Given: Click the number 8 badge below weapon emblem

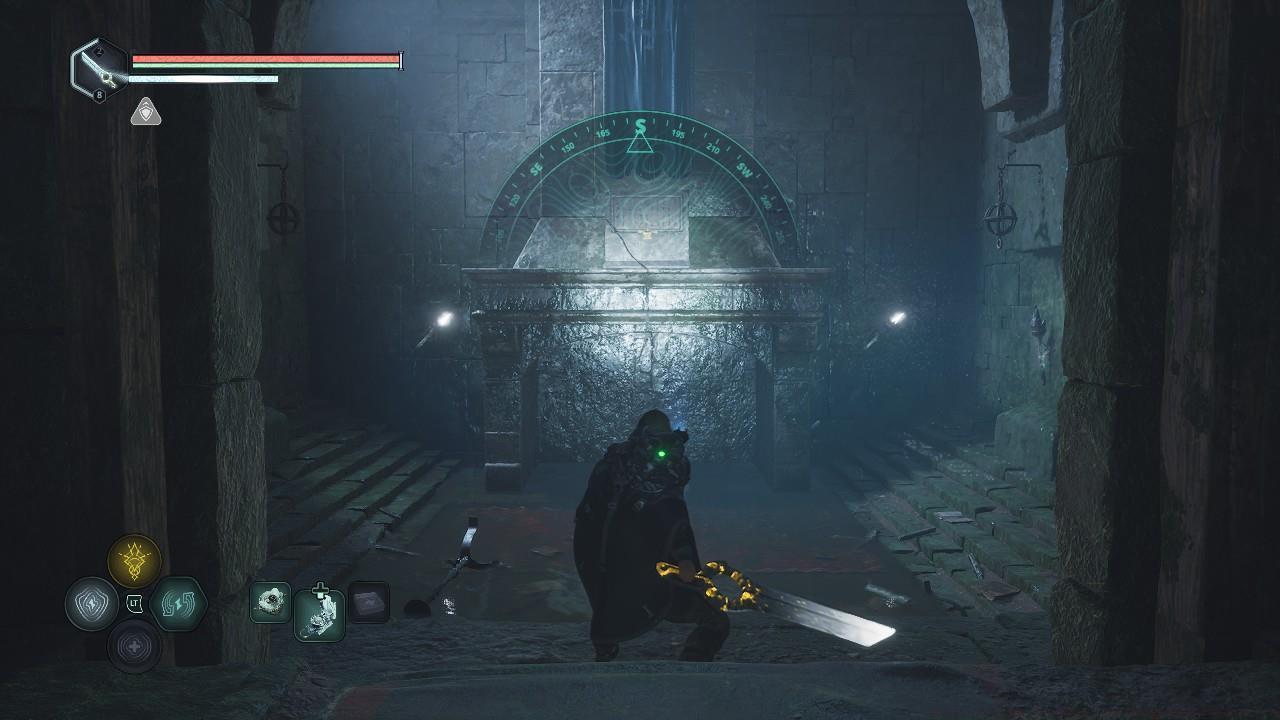Looking at the screenshot, I should (x=99, y=94).
